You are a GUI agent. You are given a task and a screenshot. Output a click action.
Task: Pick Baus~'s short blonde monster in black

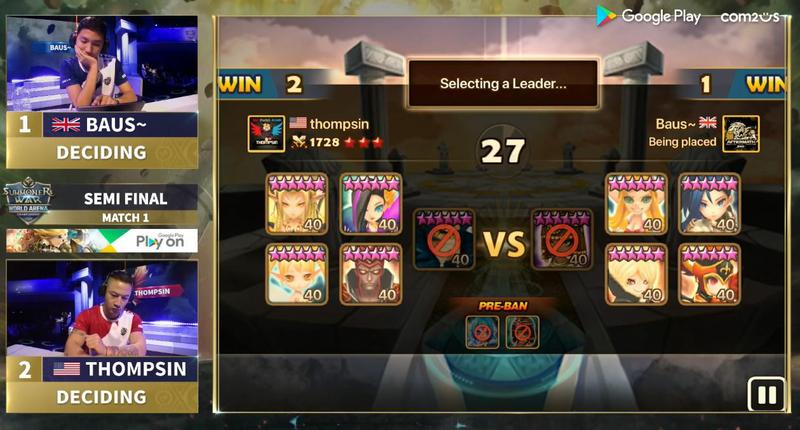click(x=636, y=274)
